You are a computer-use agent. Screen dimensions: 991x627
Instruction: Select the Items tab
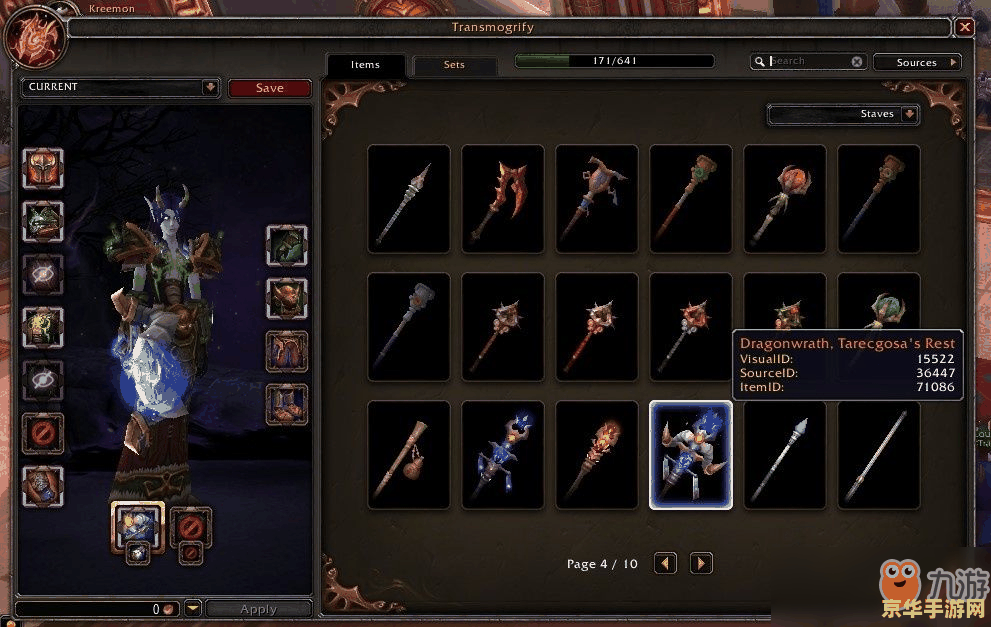pyautogui.click(x=365, y=65)
